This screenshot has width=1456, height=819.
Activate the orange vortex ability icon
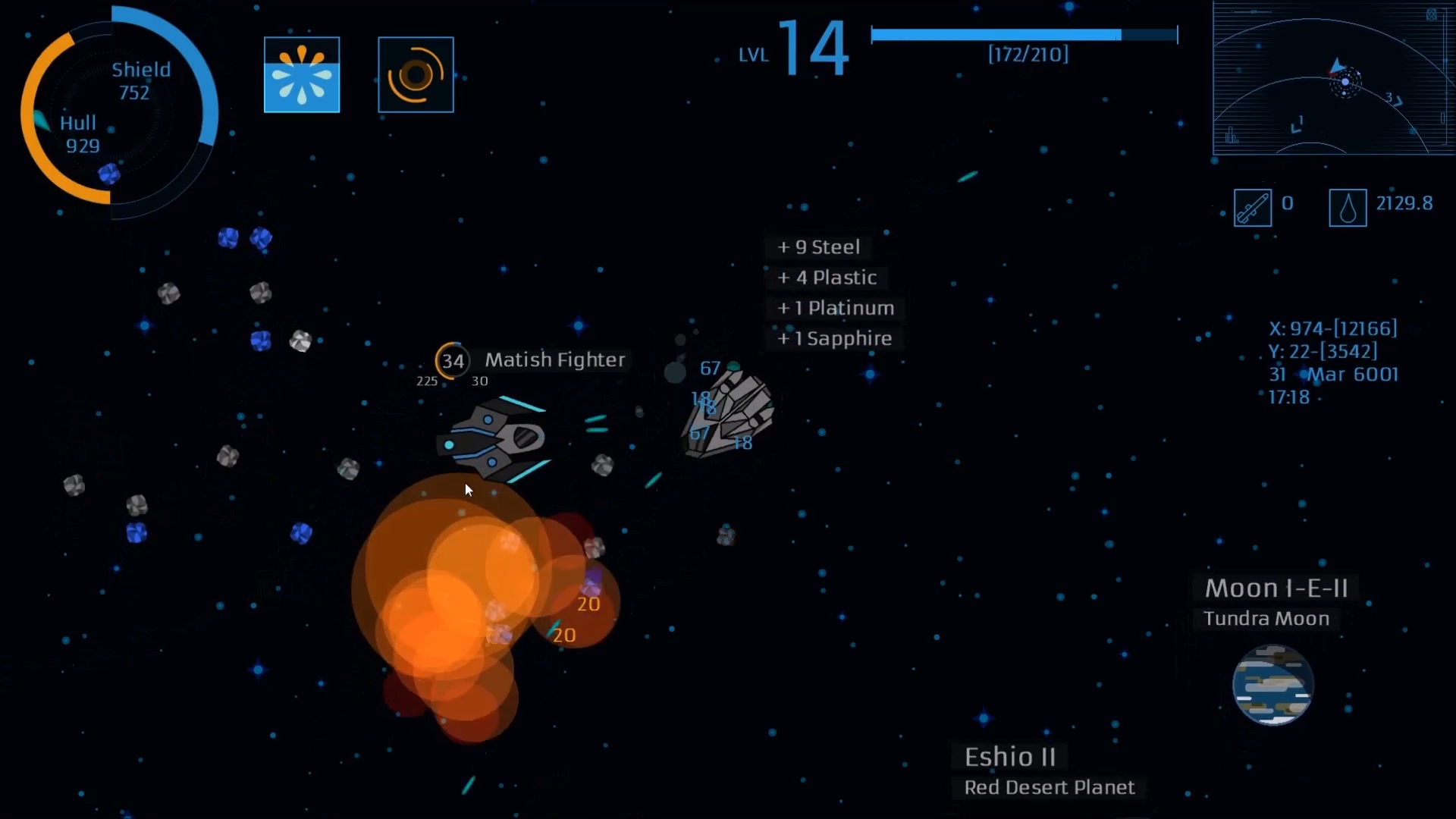[416, 74]
